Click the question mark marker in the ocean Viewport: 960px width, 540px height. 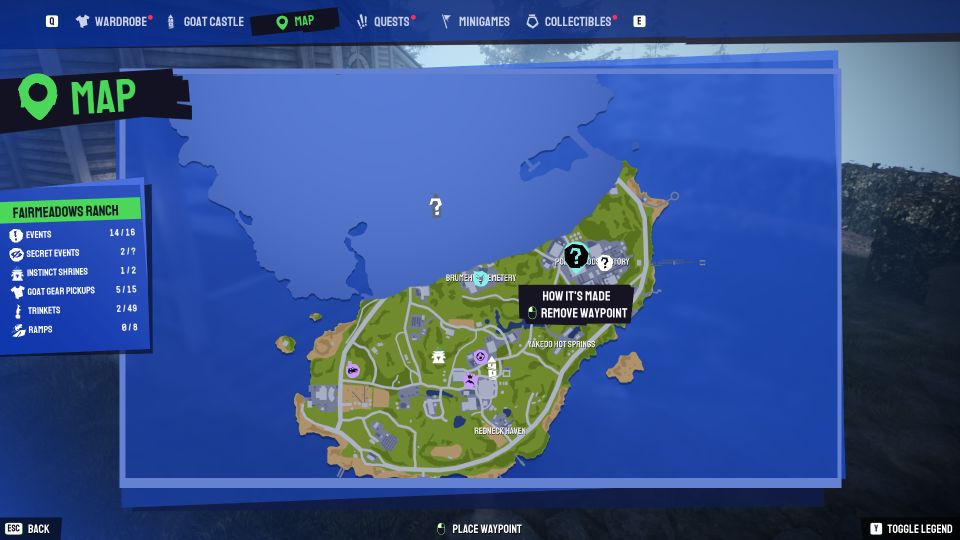click(x=436, y=207)
